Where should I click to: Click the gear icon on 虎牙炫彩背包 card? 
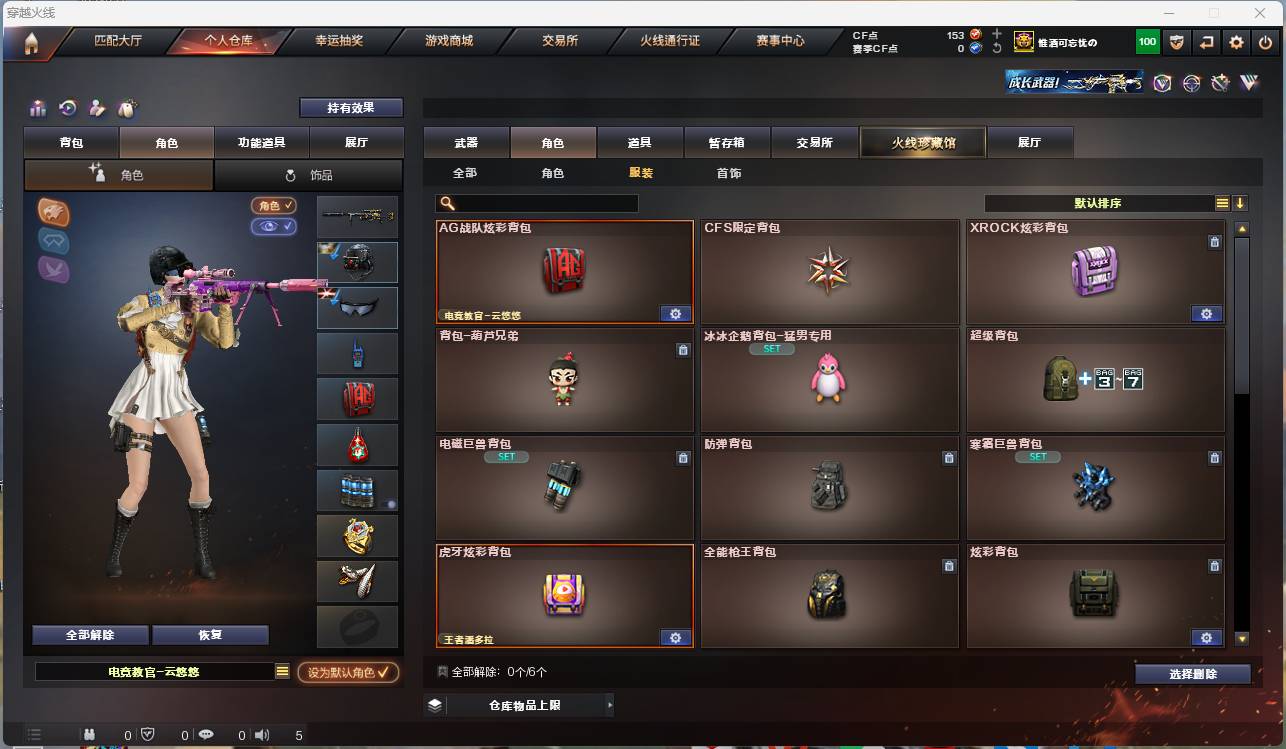[x=675, y=637]
